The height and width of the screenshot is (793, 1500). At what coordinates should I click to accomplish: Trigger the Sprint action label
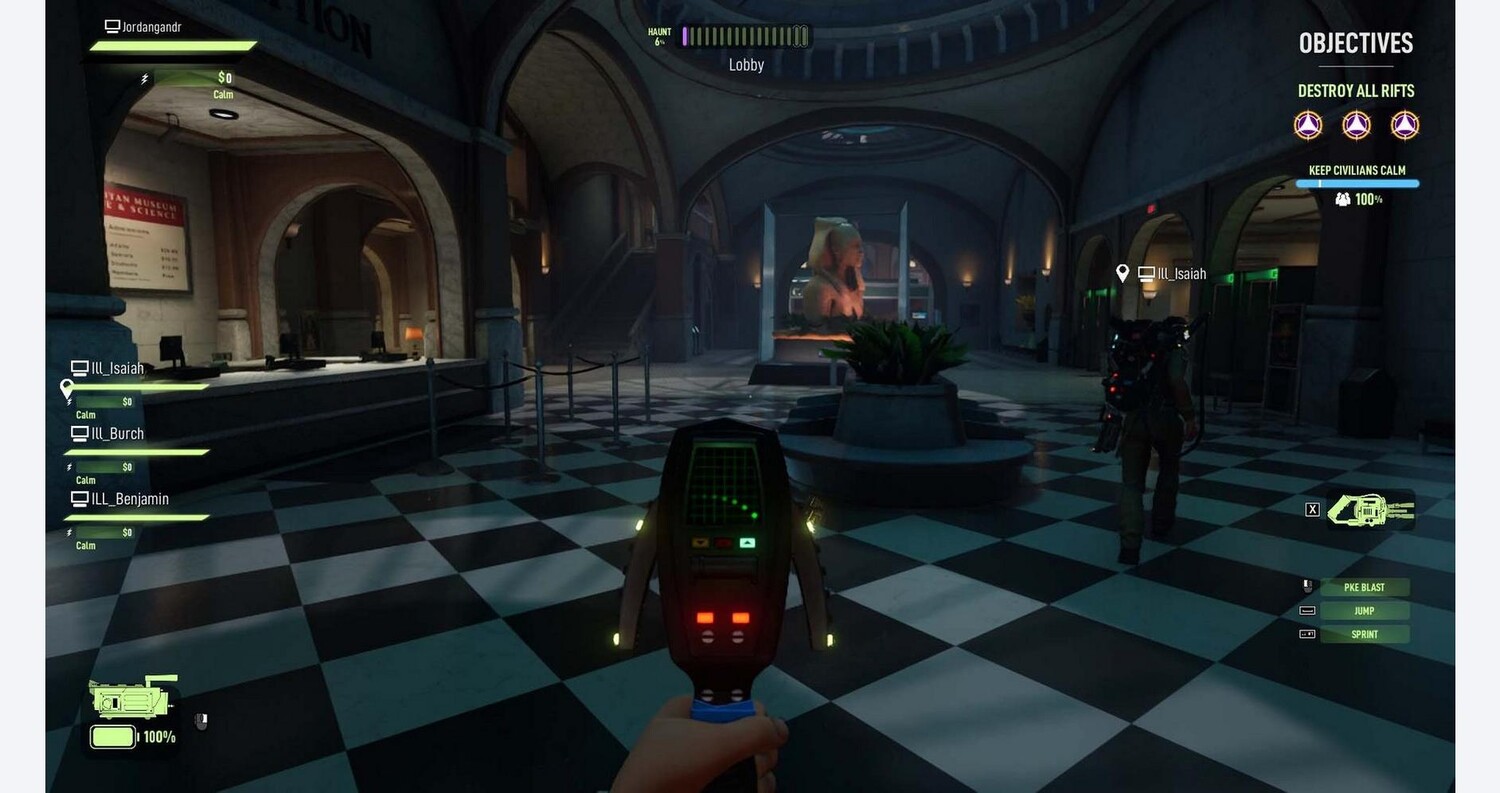(1364, 634)
